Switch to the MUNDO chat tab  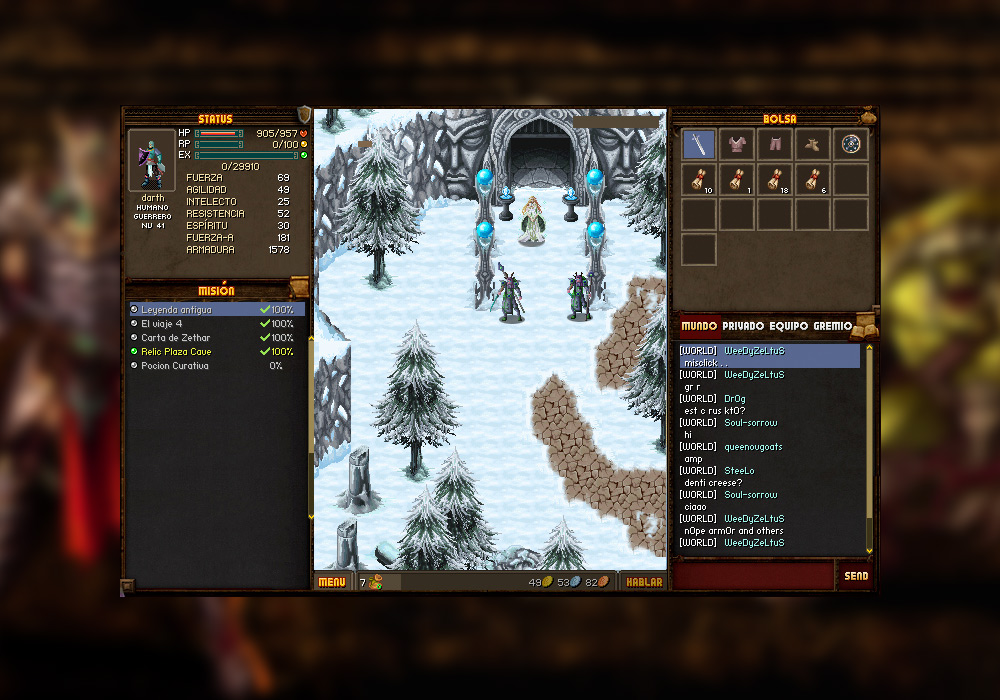pos(698,326)
